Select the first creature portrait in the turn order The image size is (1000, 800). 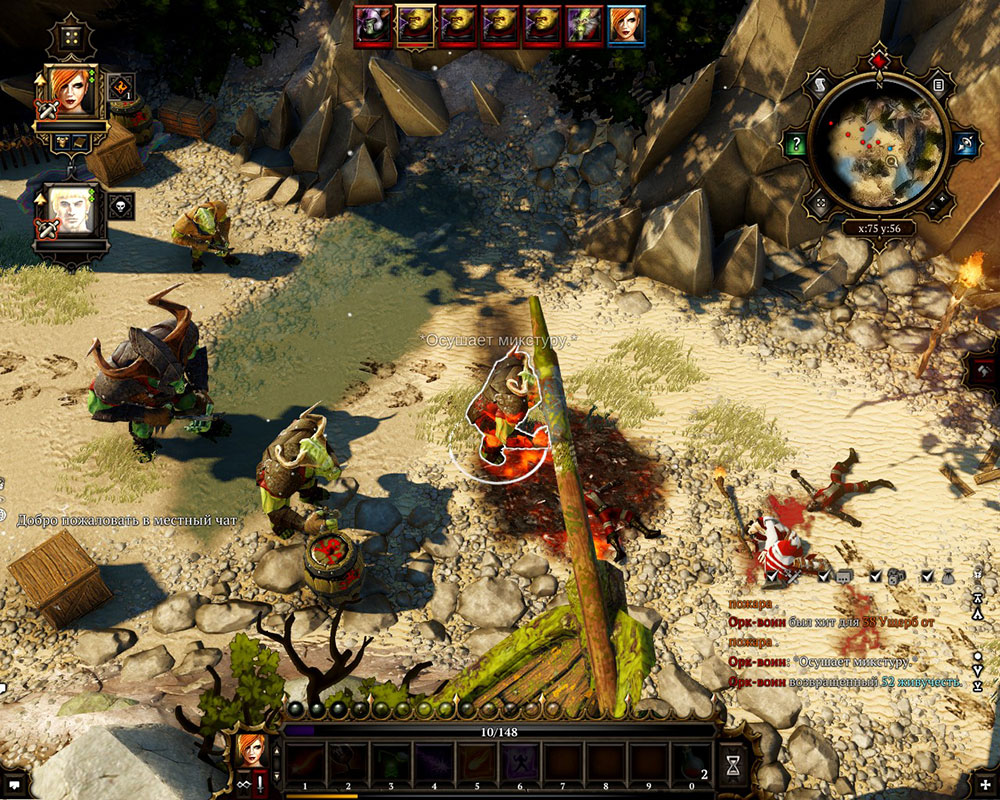(372, 24)
